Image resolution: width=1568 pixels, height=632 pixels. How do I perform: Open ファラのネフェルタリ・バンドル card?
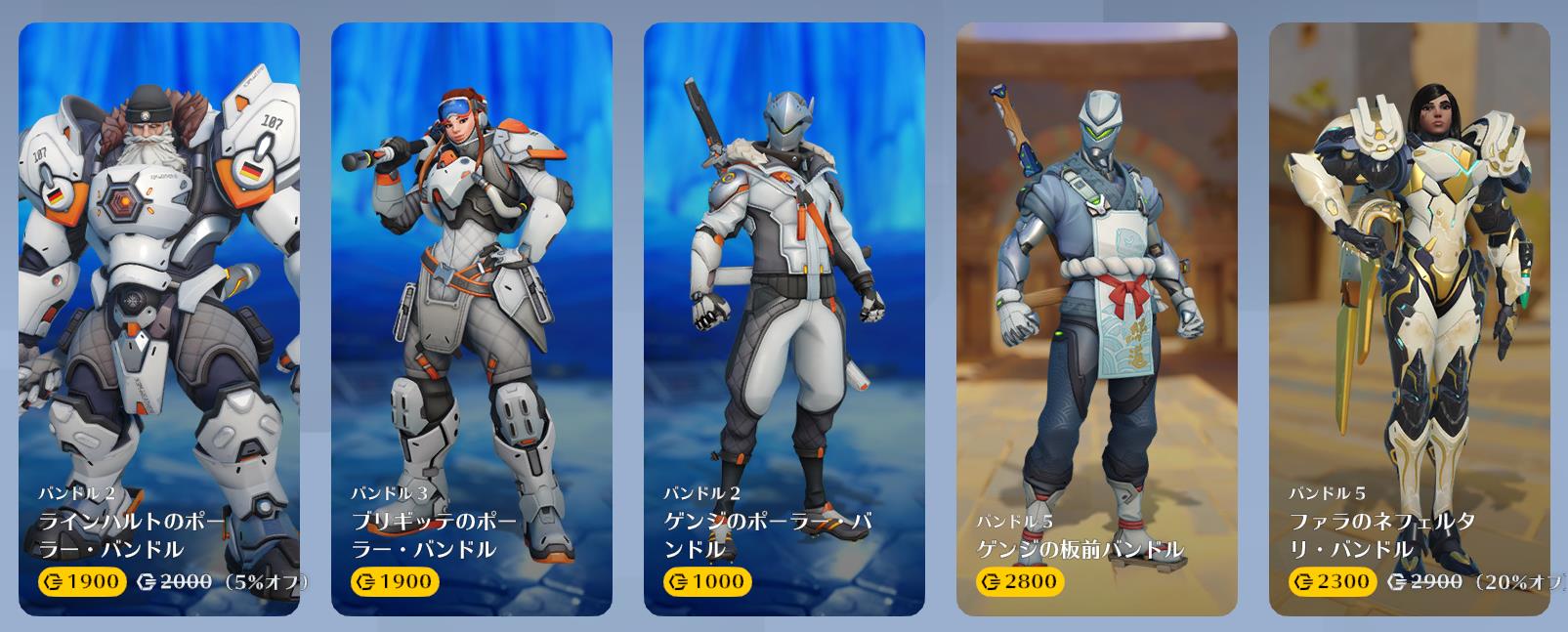point(1410,319)
